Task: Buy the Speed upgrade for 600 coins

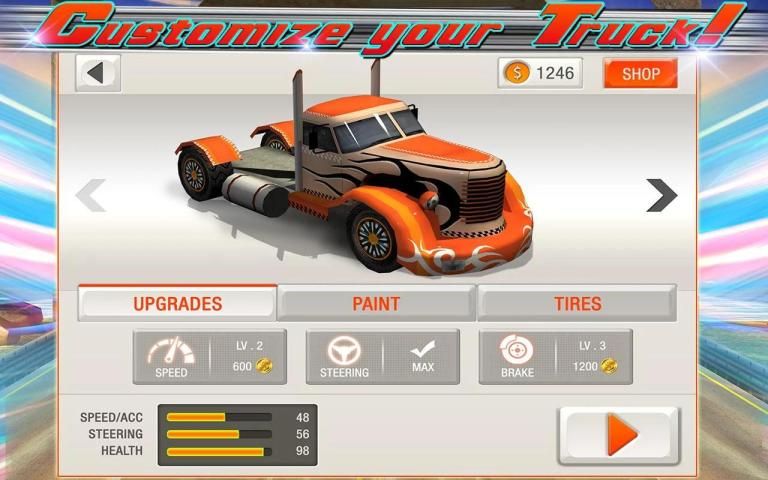Action: click(209, 357)
